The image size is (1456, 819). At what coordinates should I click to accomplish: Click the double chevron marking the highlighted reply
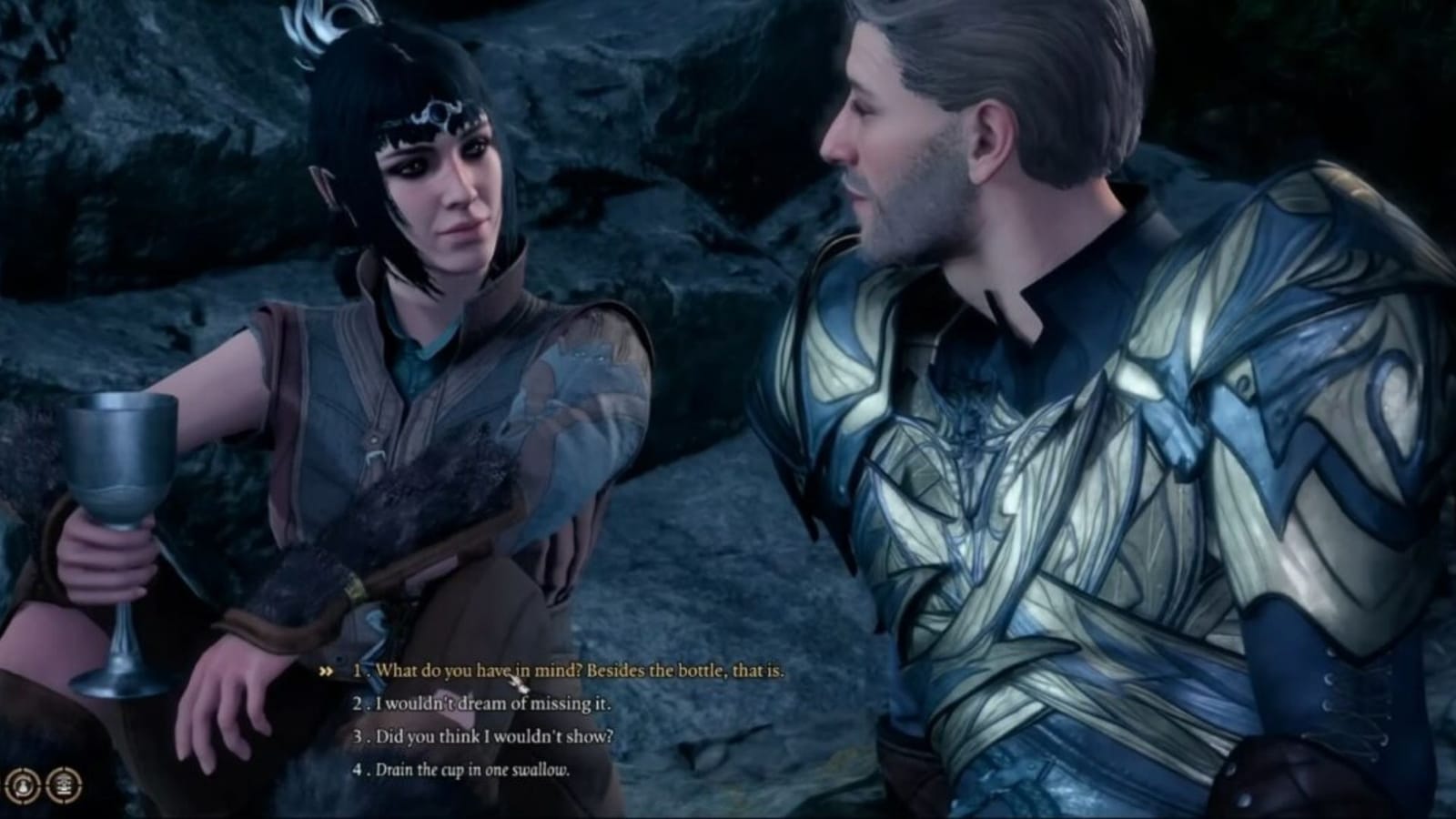click(x=328, y=670)
